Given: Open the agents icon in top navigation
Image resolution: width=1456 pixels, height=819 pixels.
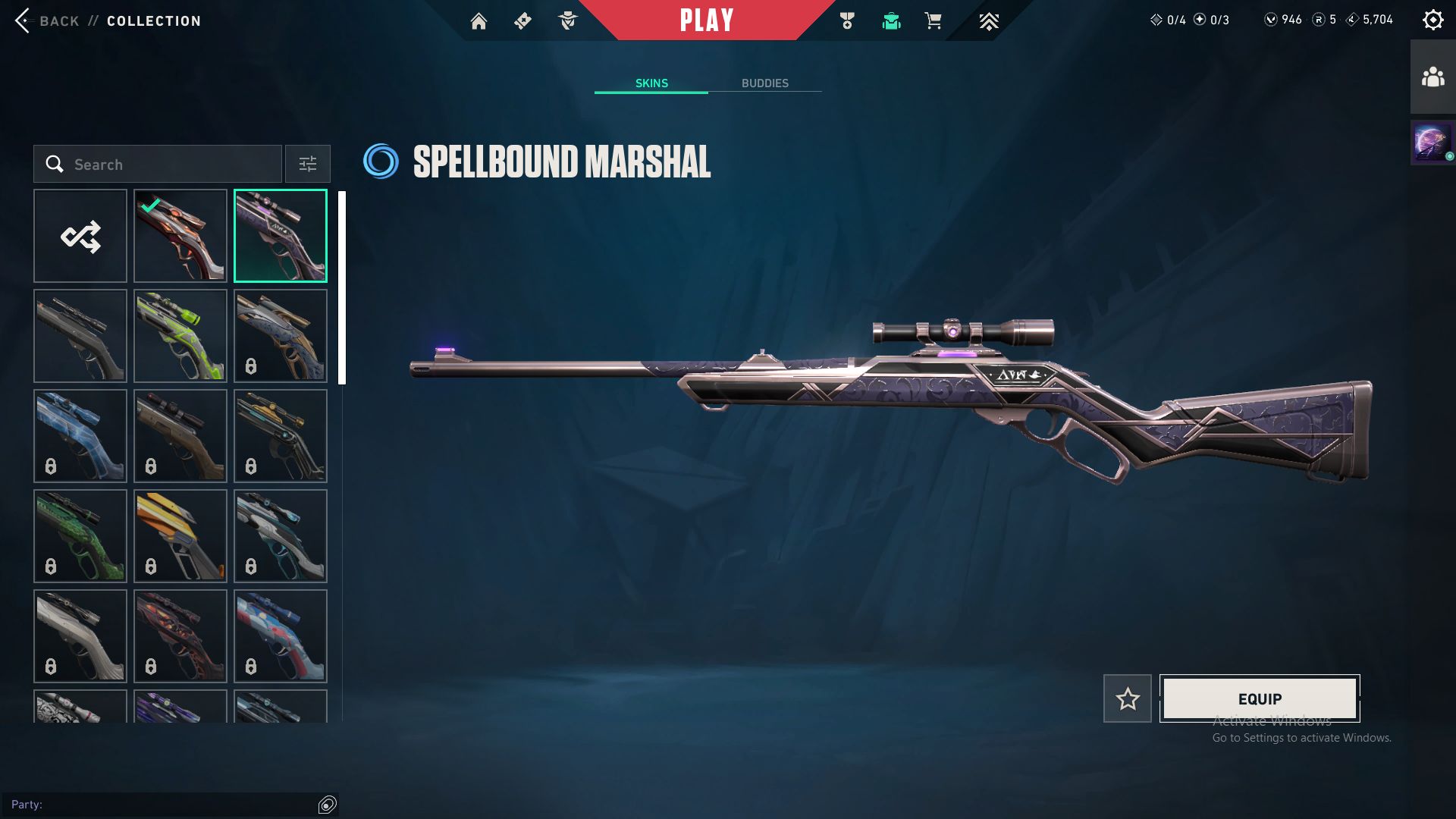Looking at the screenshot, I should point(567,21).
